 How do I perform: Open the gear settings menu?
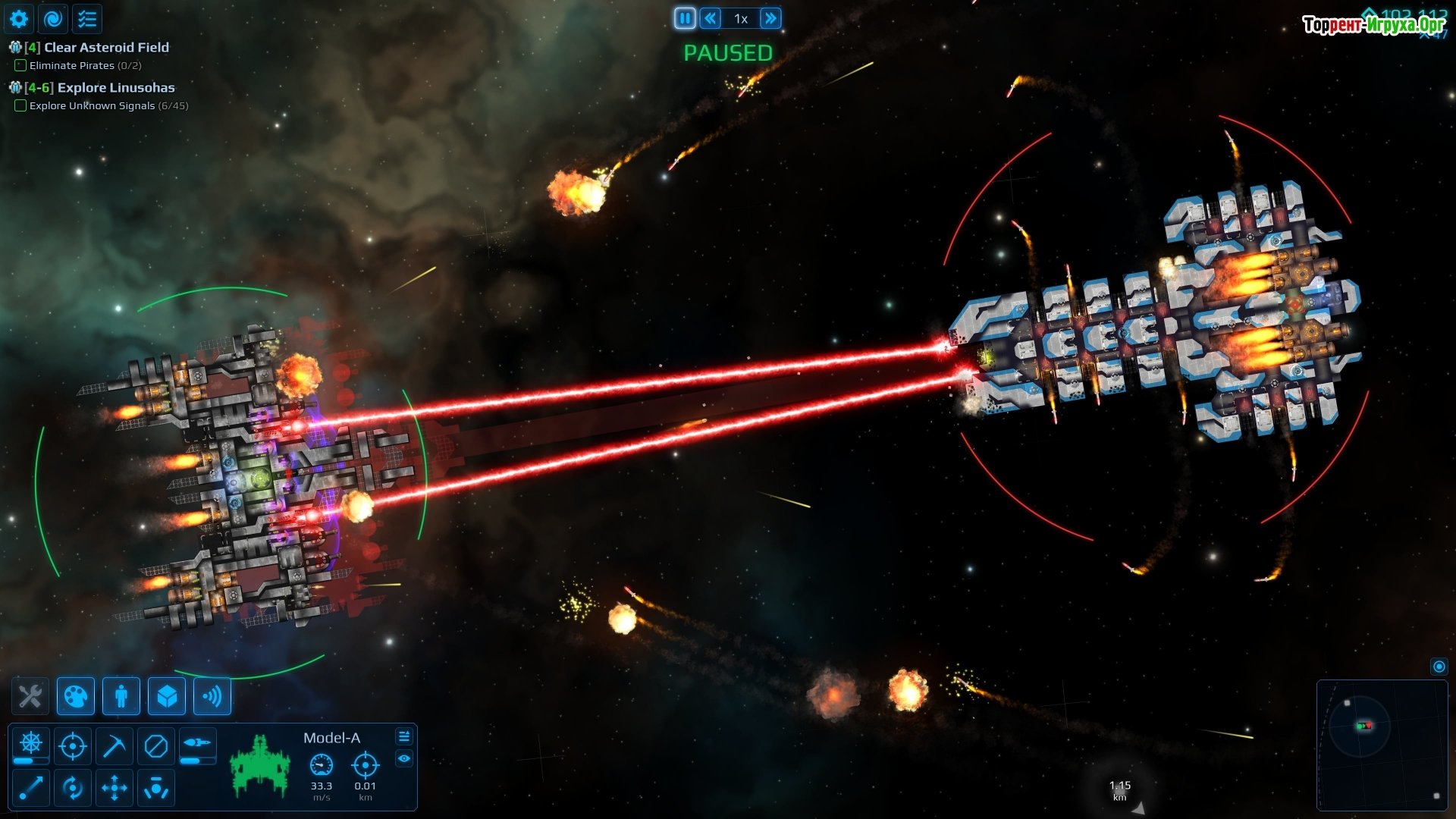[19, 19]
